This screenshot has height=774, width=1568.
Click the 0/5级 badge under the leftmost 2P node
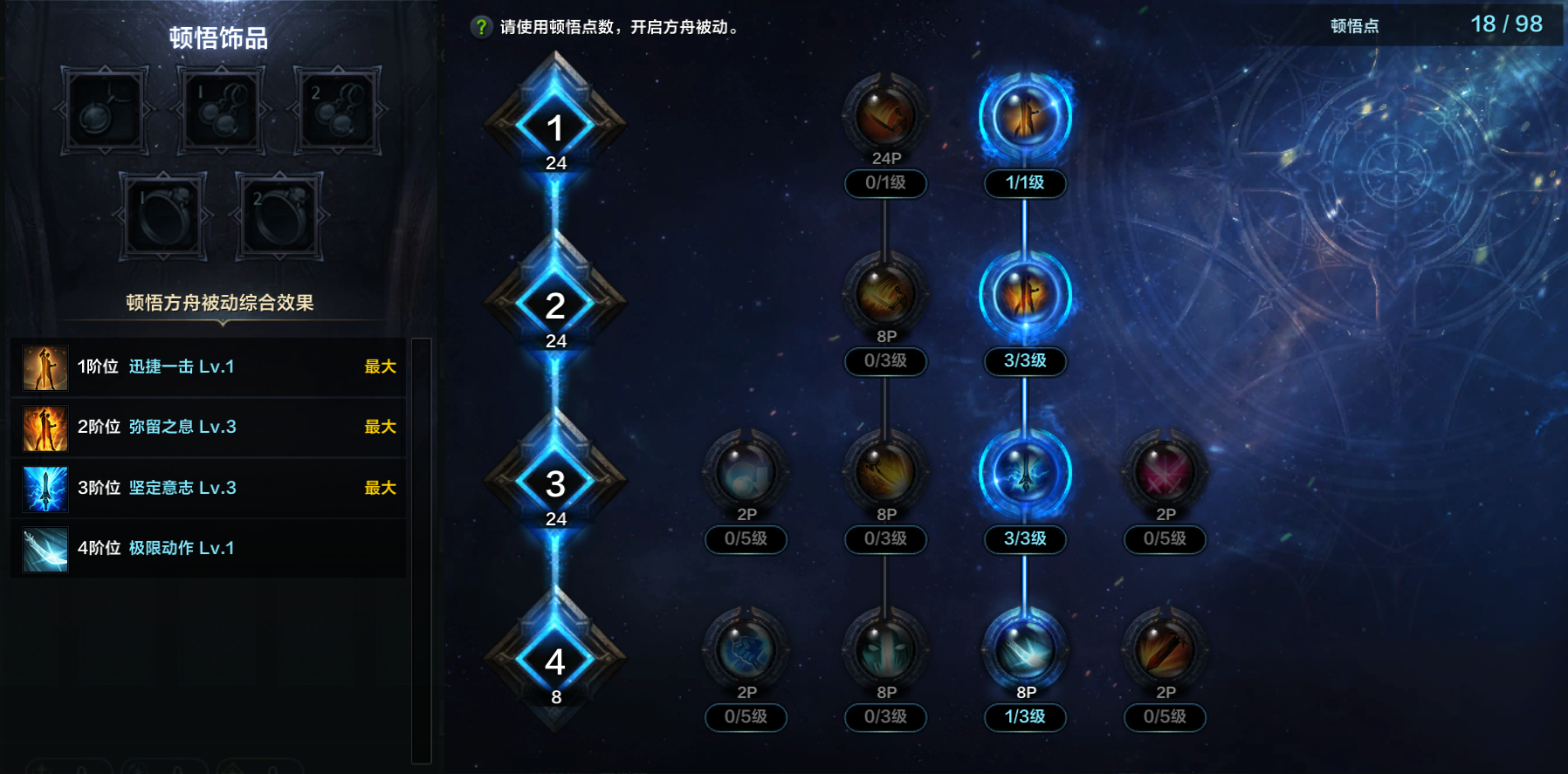746,541
